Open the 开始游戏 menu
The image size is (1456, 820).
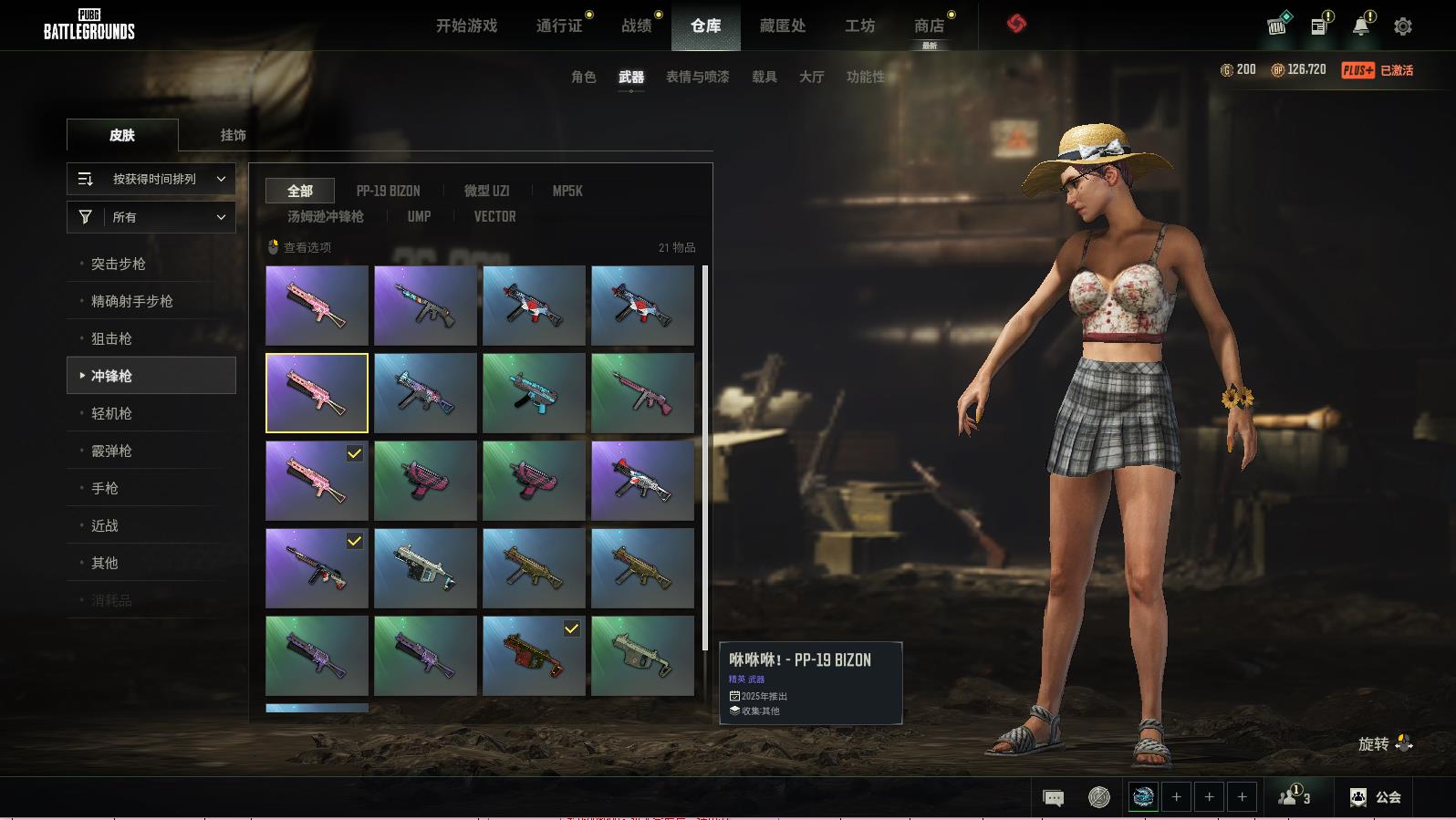coord(466,26)
